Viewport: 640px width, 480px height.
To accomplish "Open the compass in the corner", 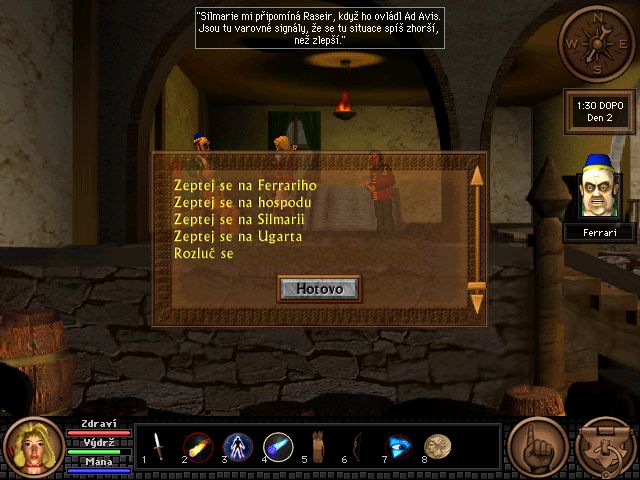I will [x=596, y=43].
